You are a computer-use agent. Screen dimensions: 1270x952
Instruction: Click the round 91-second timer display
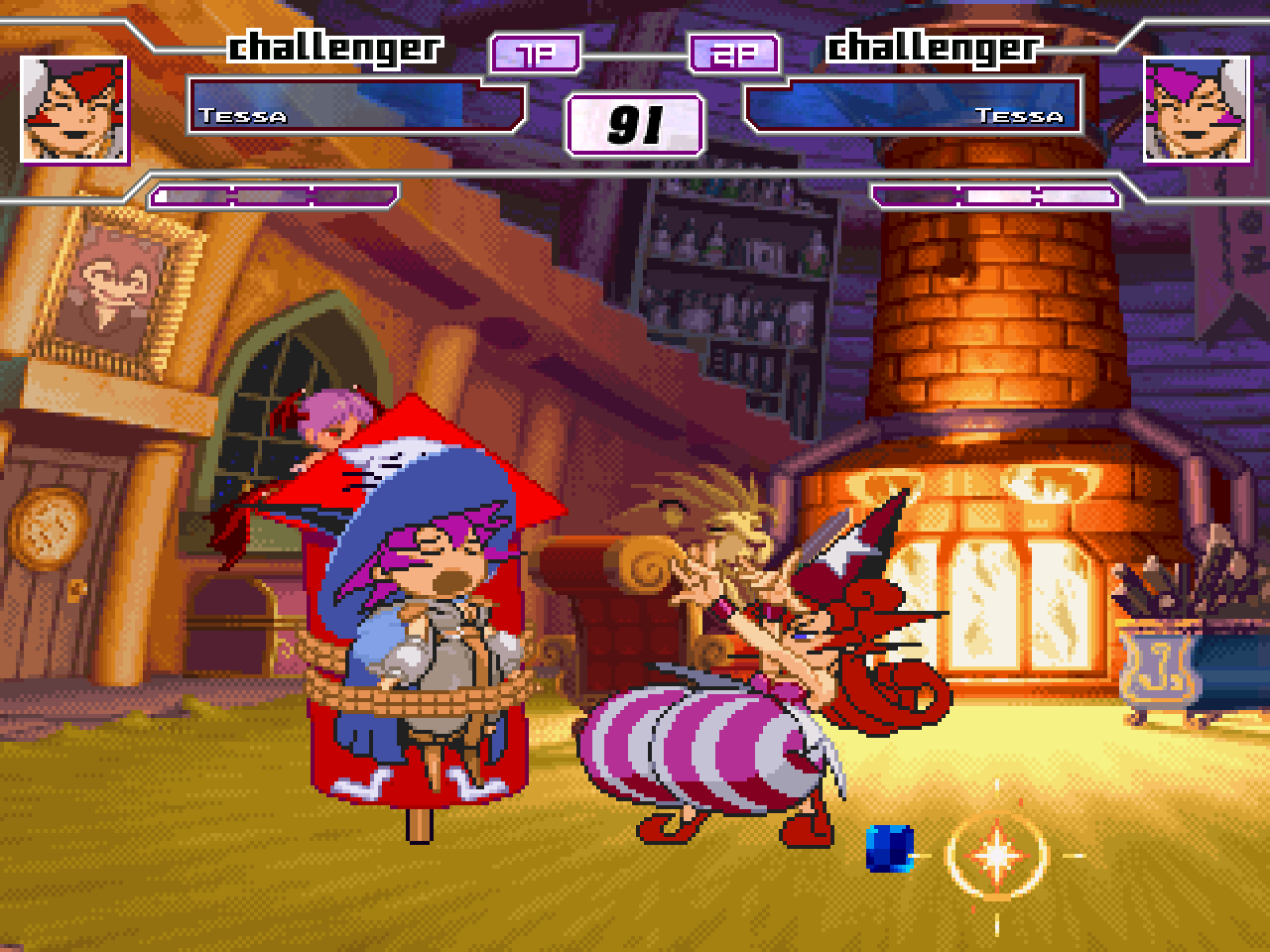(x=635, y=122)
